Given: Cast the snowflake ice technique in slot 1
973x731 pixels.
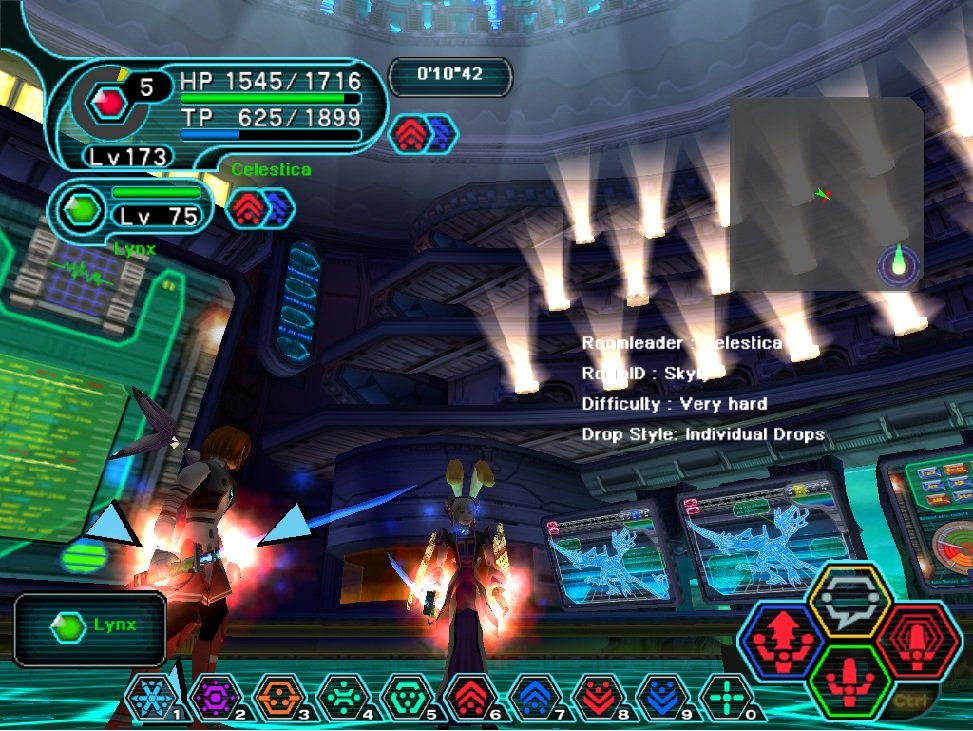Looking at the screenshot, I should click(152, 697).
